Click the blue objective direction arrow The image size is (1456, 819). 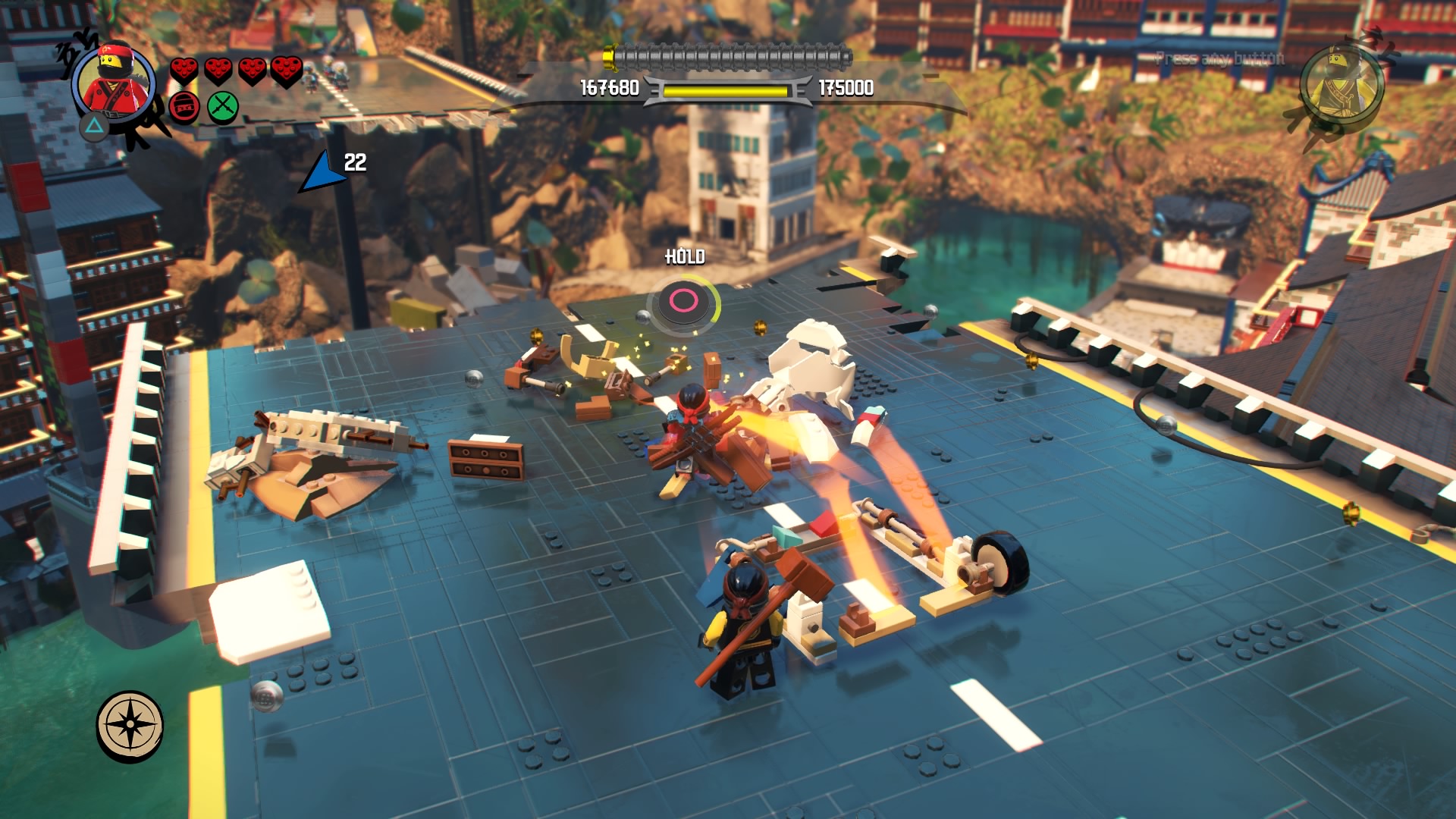click(322, 174)
